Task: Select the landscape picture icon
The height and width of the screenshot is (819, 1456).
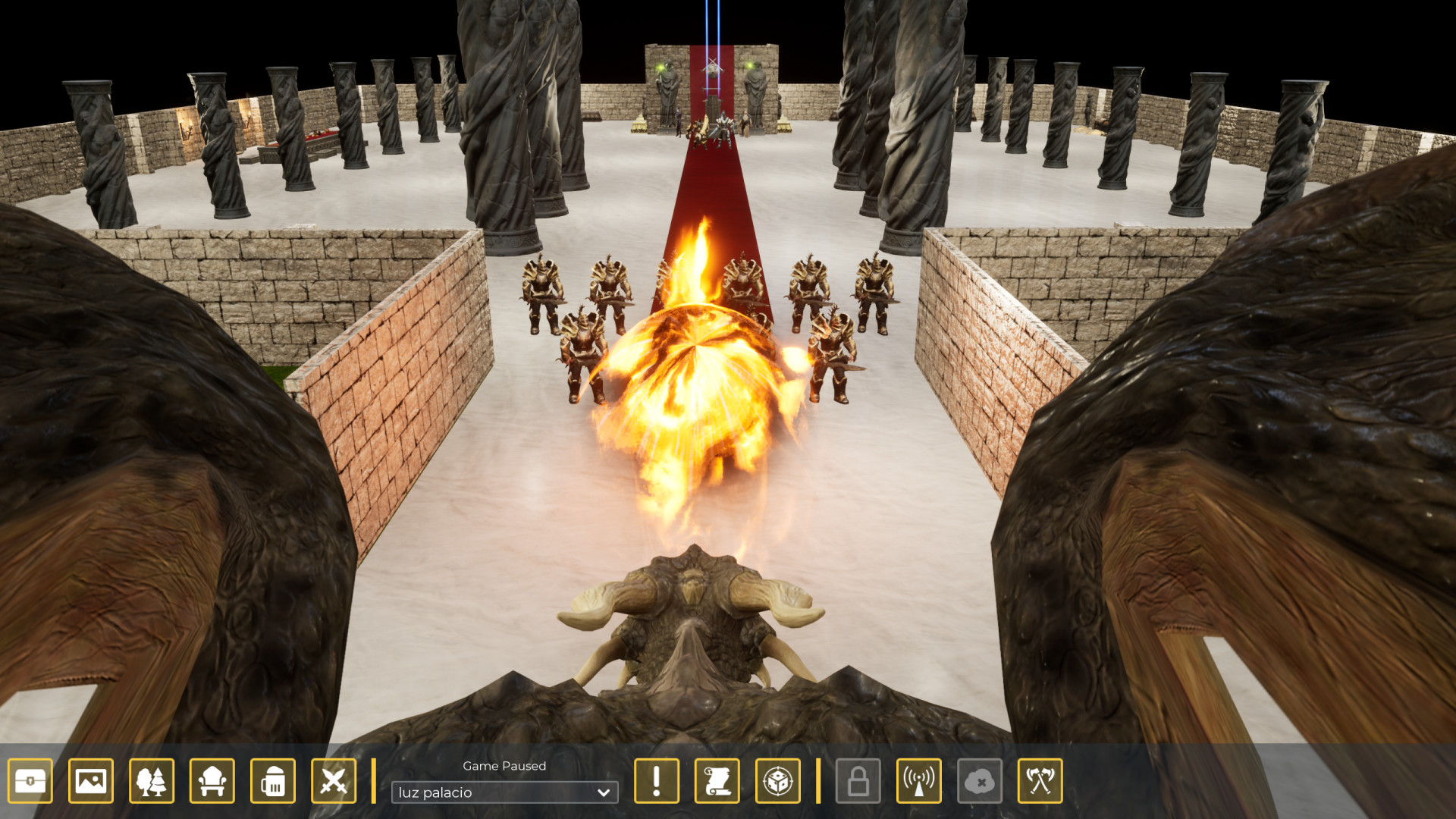Action: pyautogui.click(x=91, y=780)
